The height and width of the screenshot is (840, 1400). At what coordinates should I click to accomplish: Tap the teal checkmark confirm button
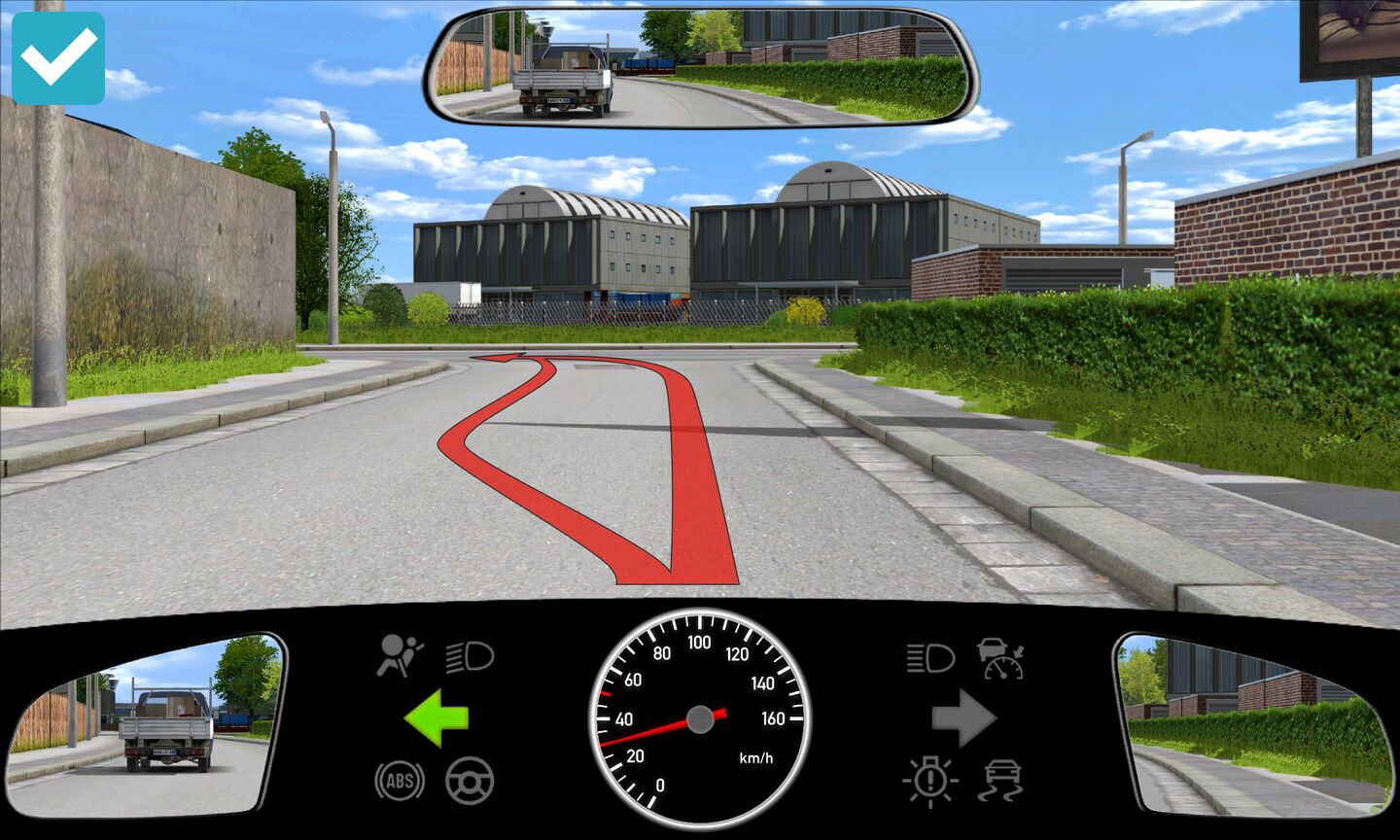pos(58,58)
